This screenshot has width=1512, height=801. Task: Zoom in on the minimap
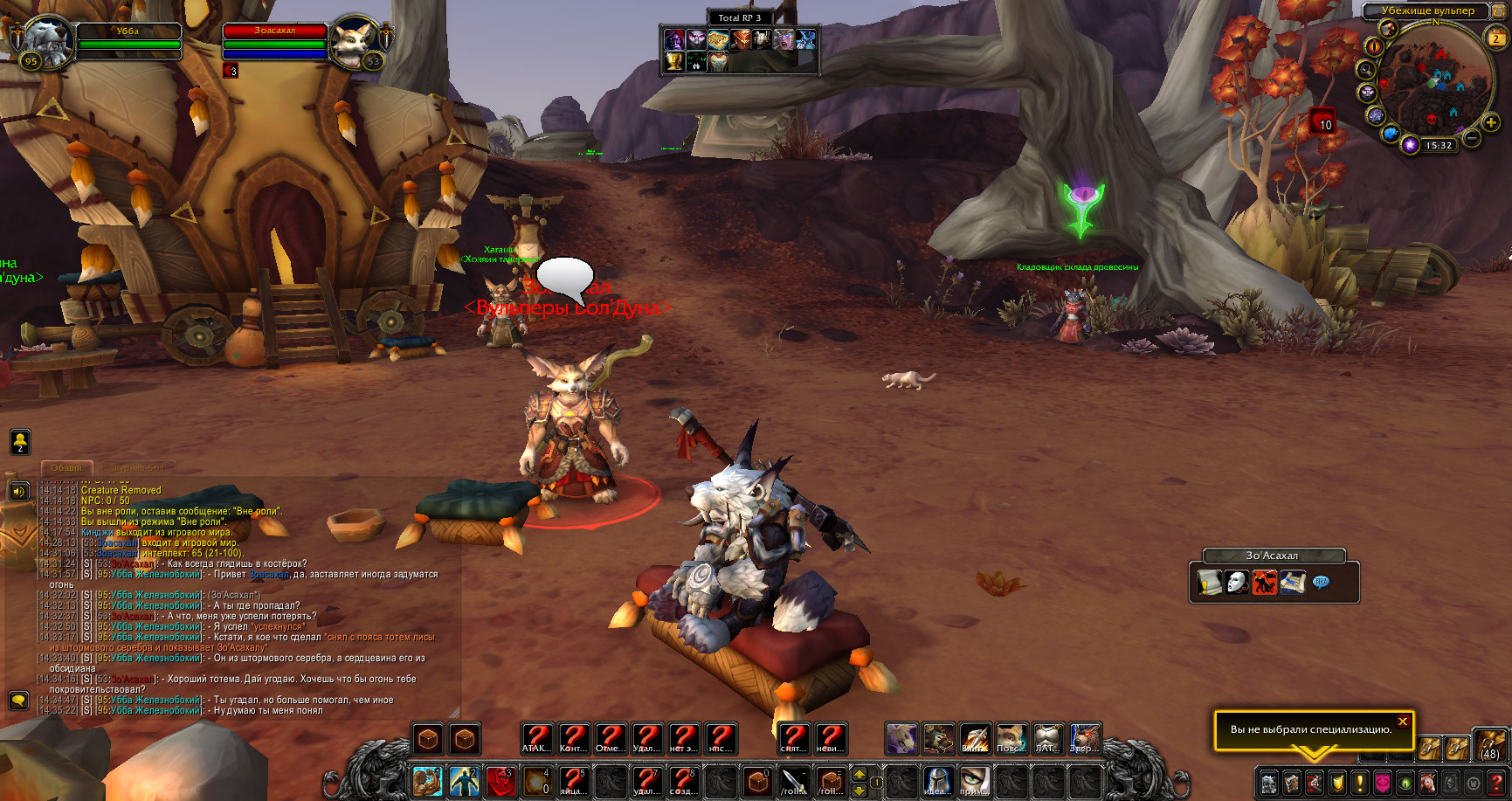point(1491,123)
